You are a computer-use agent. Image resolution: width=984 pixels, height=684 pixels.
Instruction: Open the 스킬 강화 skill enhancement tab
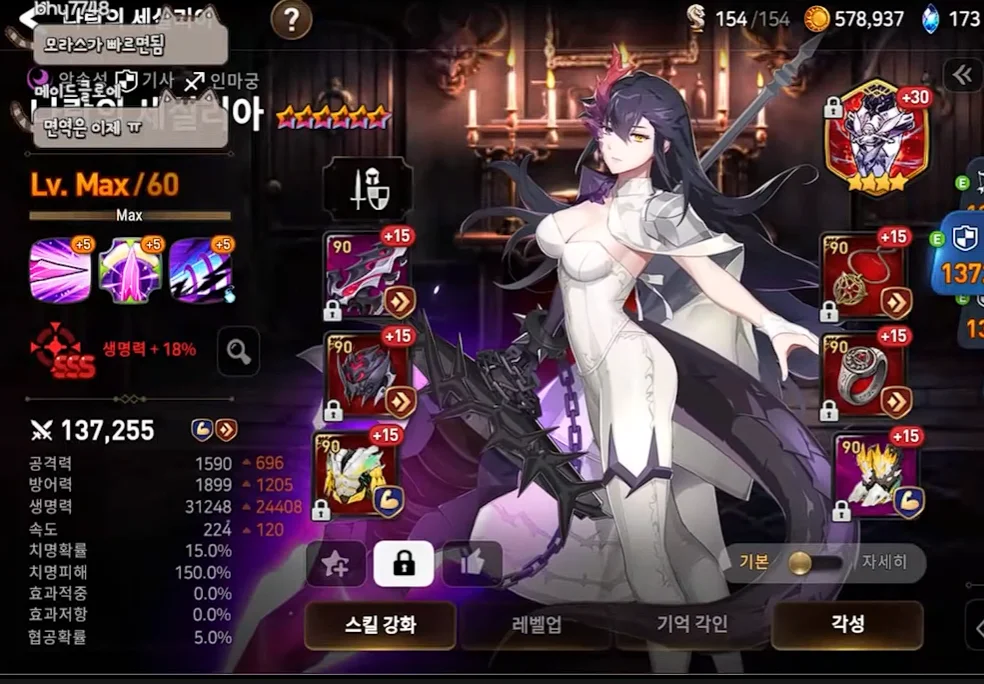[380, 625]
